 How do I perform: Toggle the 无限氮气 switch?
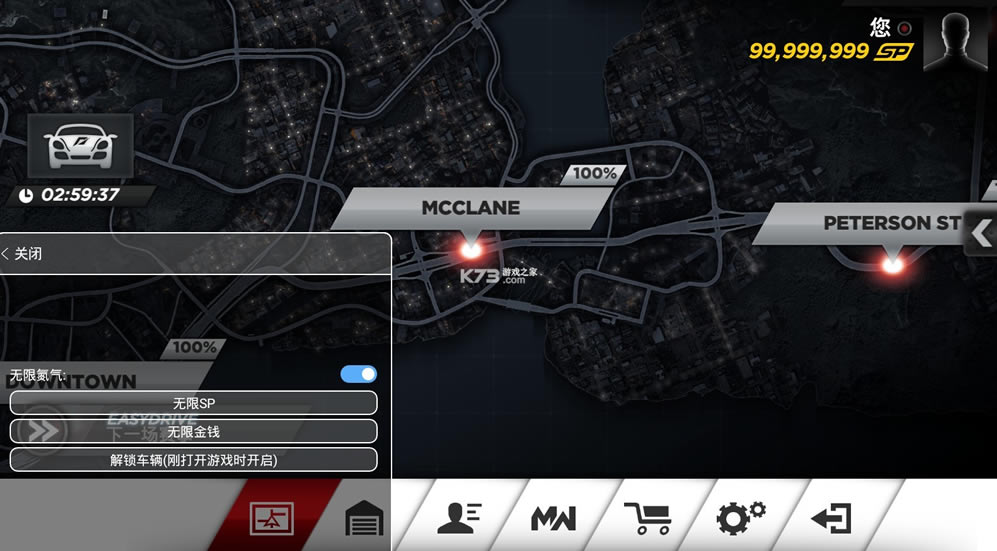click(358, 374)
